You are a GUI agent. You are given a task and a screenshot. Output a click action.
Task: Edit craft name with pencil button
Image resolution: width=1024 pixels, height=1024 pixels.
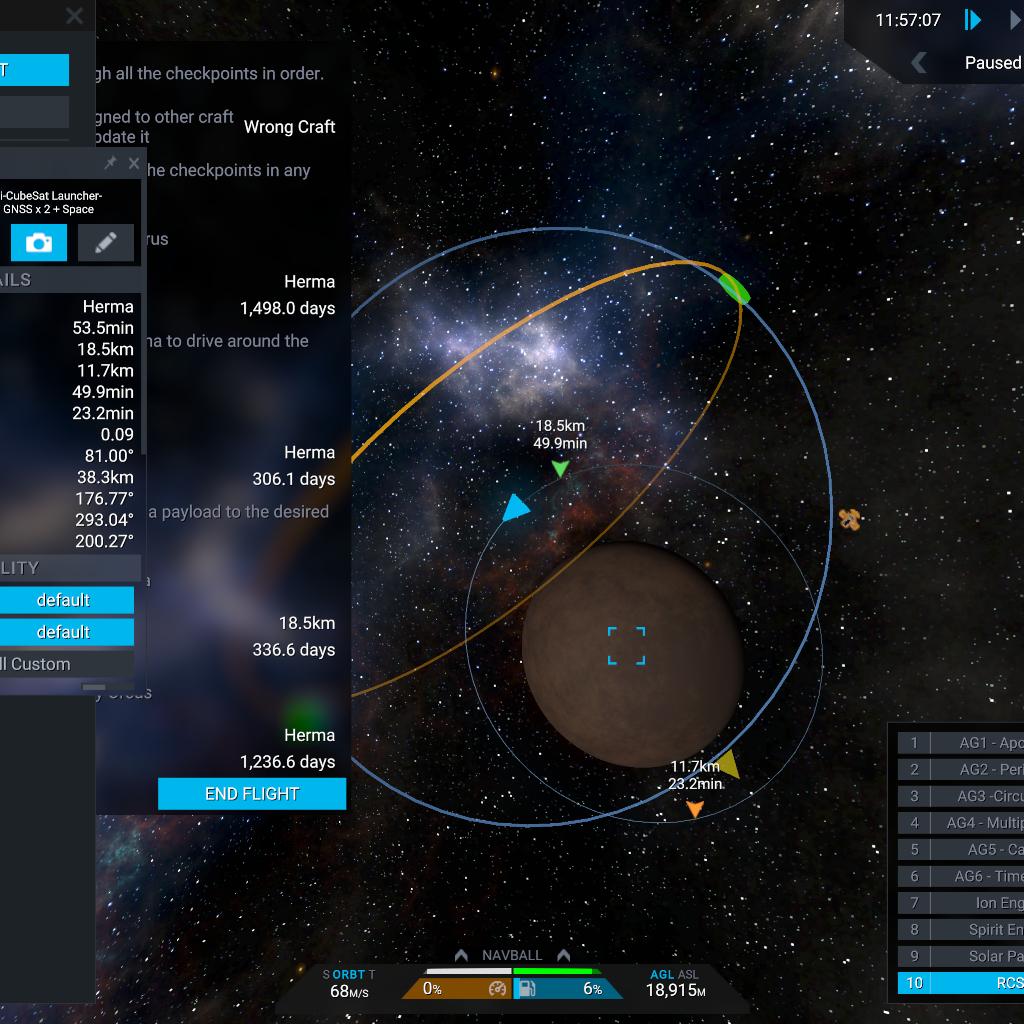105,242
